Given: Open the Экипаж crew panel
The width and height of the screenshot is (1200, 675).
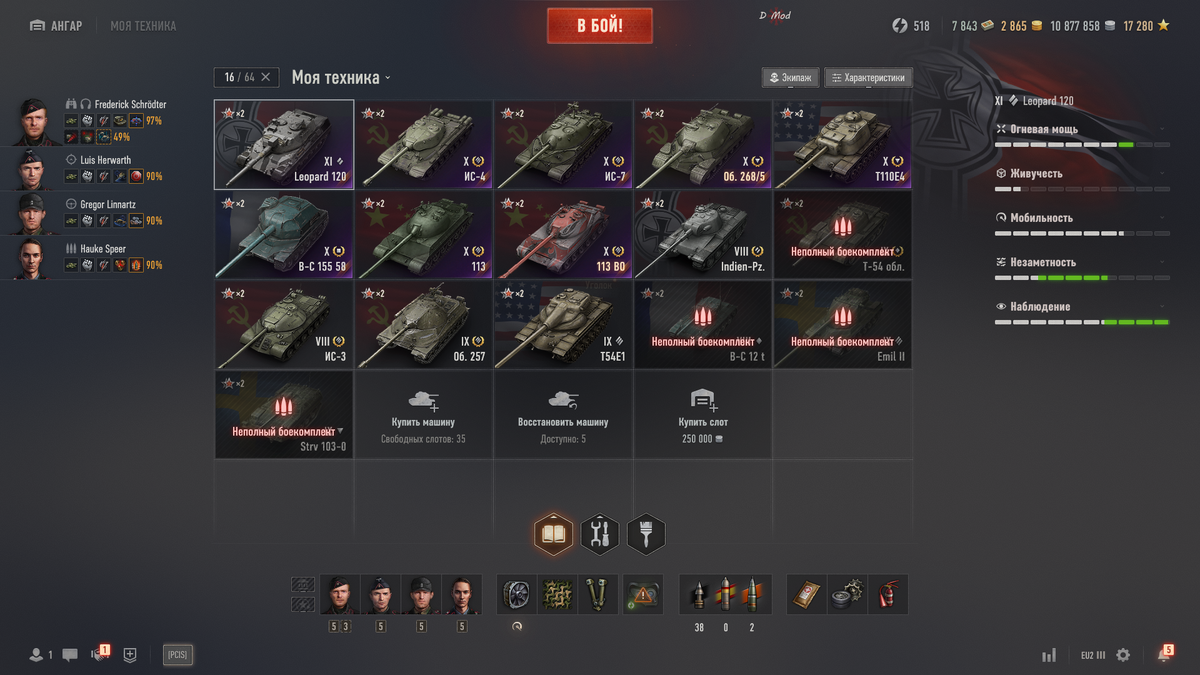Looking at the screenshot, I should [791, 77].
